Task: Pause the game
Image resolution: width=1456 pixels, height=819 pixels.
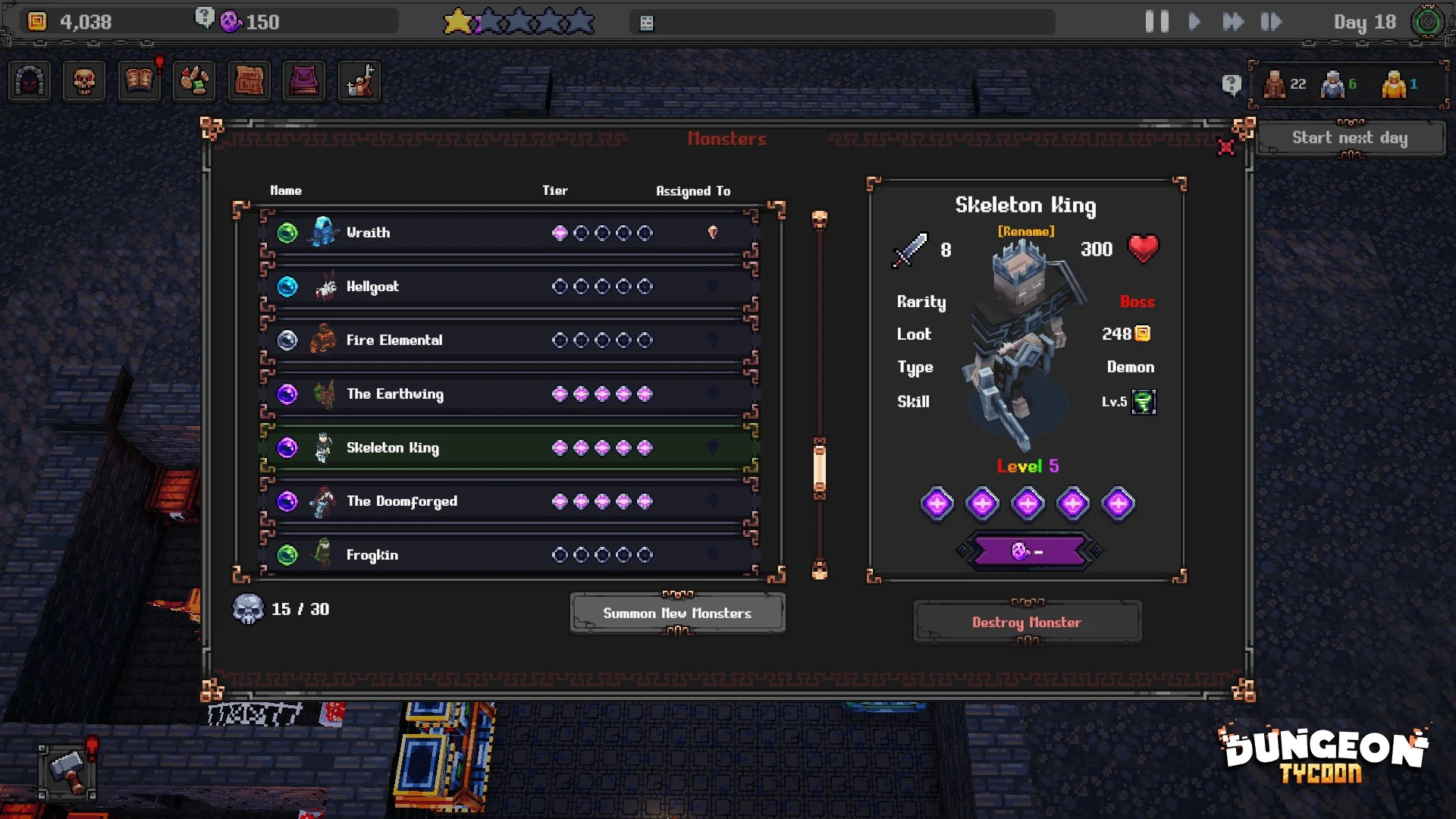Action: click(1156, 22)
